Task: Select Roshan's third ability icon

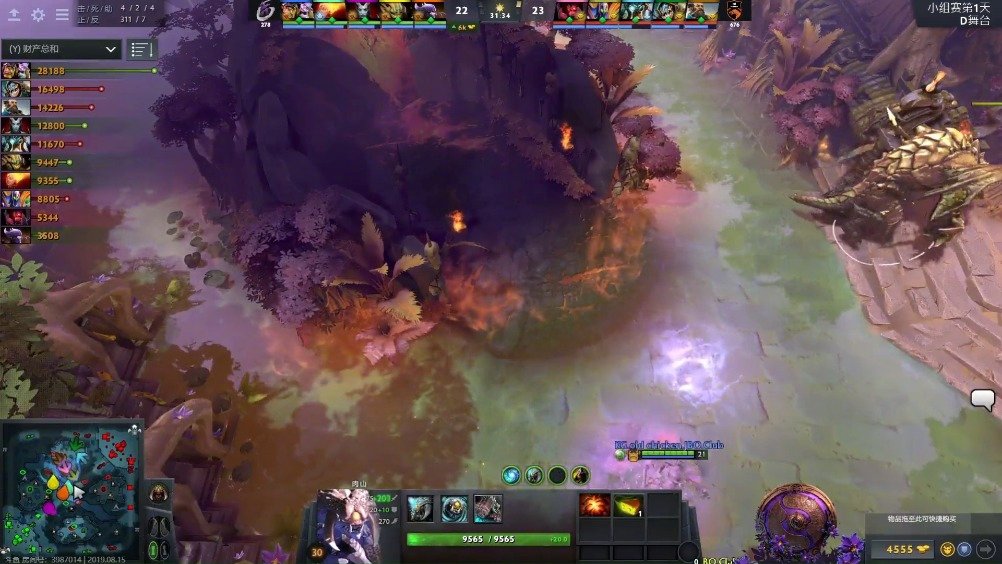Action: [x=488, y=508]
